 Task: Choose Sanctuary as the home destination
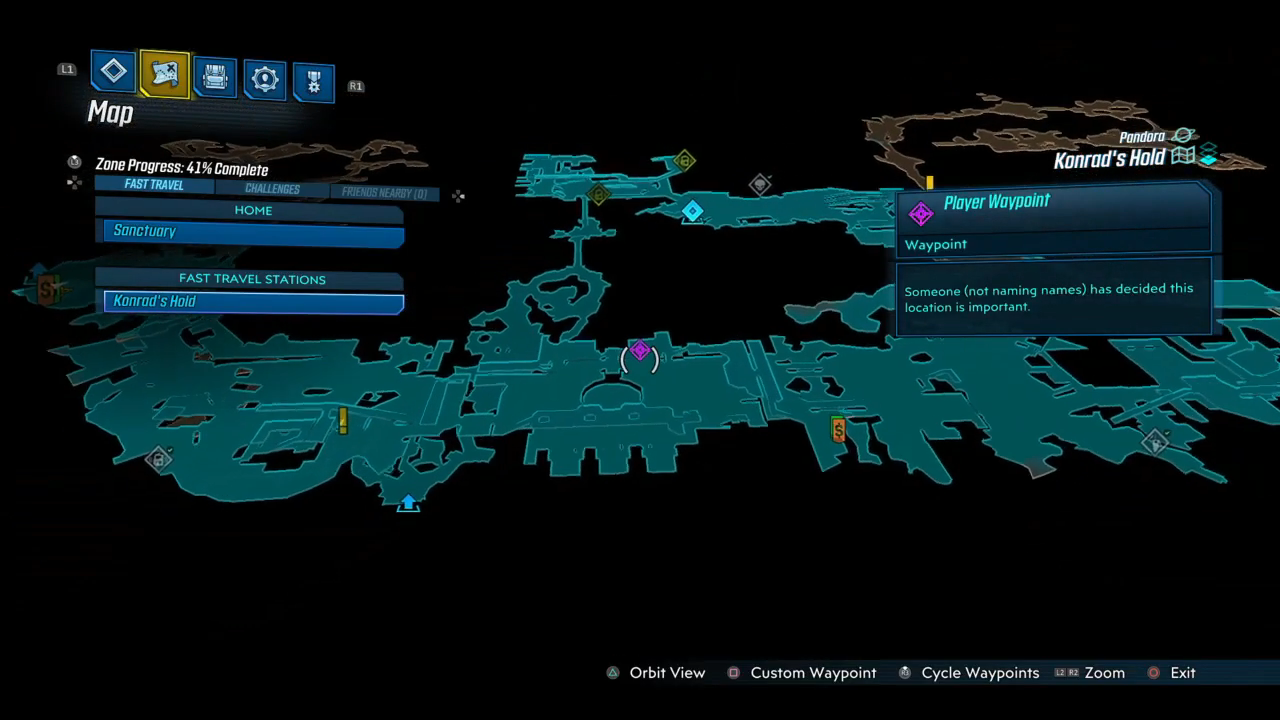click(254, 232)
